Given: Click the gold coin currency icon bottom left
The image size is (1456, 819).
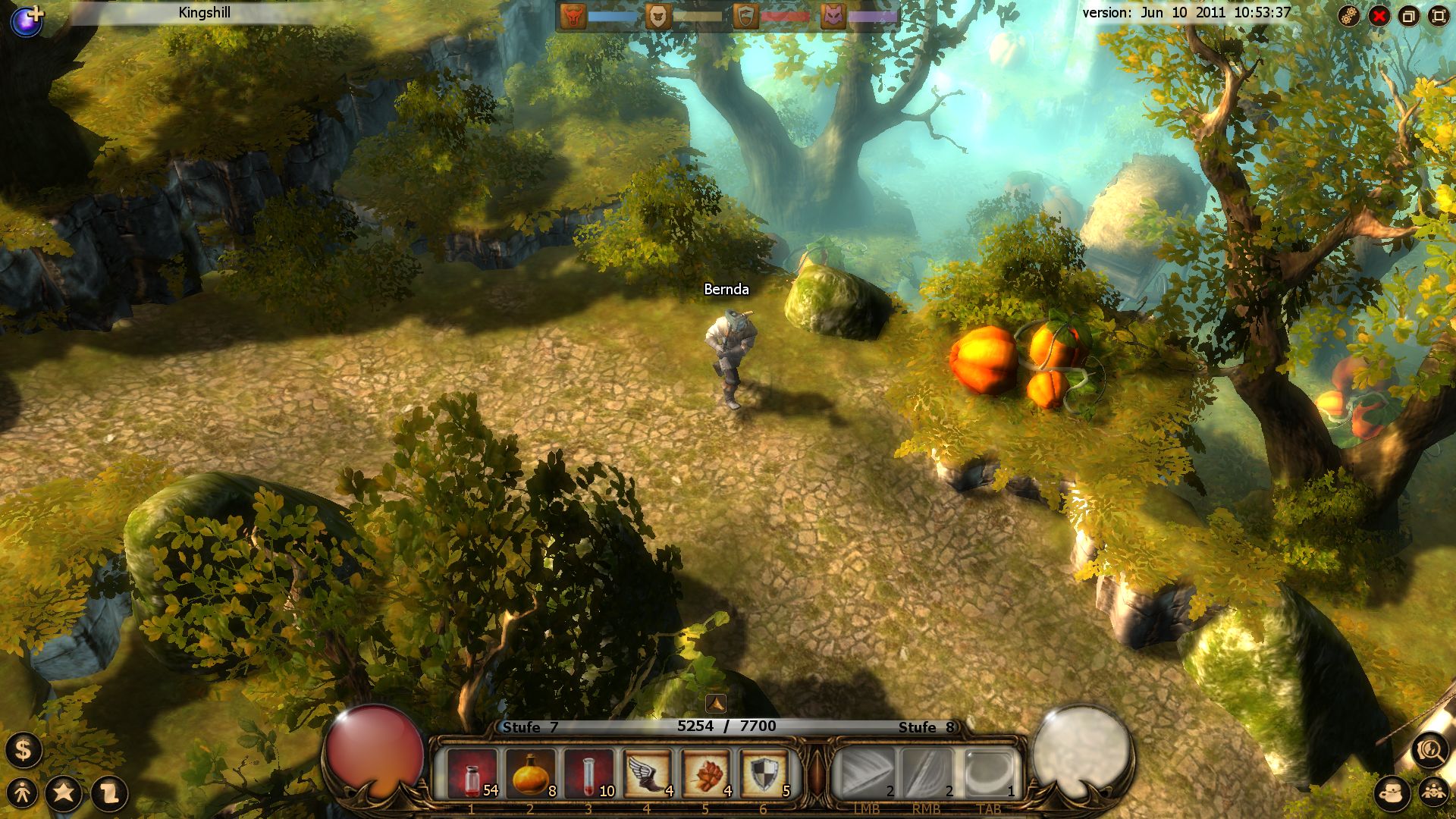Looking at the screenshot, I should tap(23, 751).
